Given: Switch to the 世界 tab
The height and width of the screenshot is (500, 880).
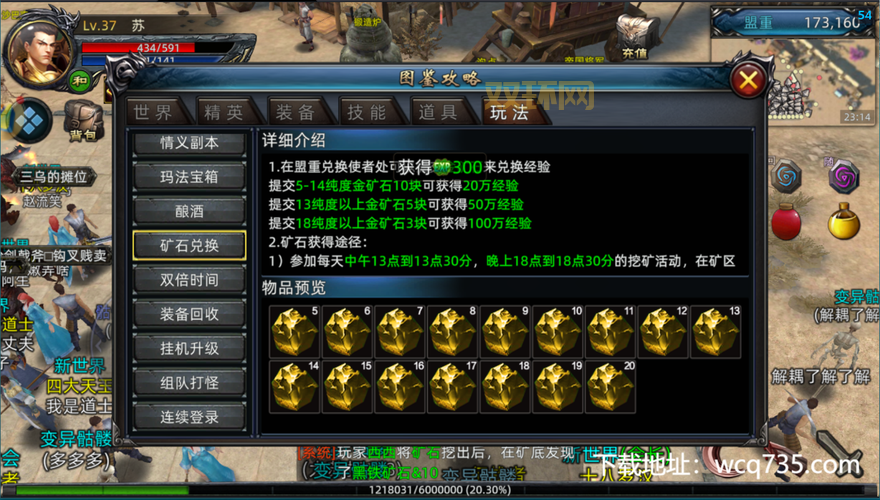Looking at the screenshot, I should tap(153, 112).
